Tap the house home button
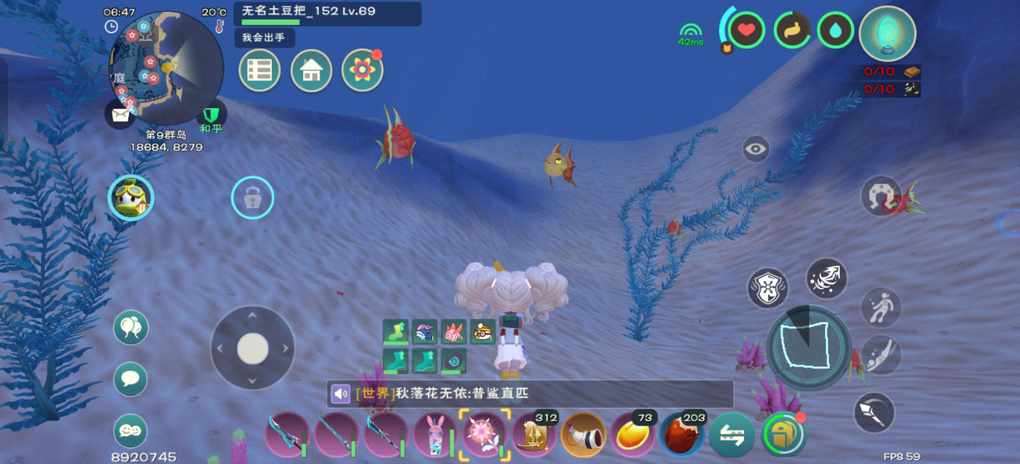1020x464 pixels. [x=311, y=71]
